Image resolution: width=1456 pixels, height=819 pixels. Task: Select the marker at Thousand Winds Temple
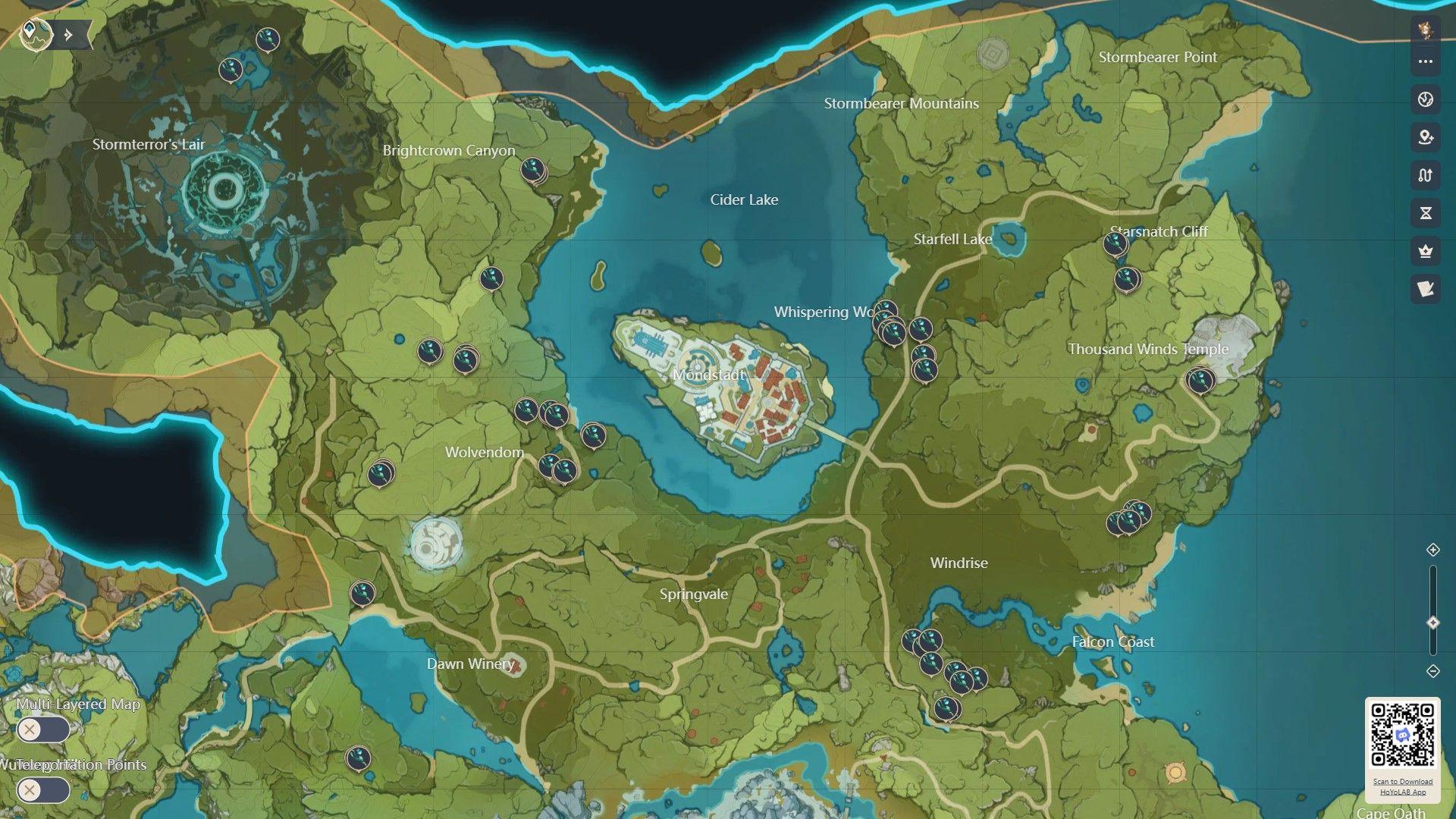point(1200,380)
